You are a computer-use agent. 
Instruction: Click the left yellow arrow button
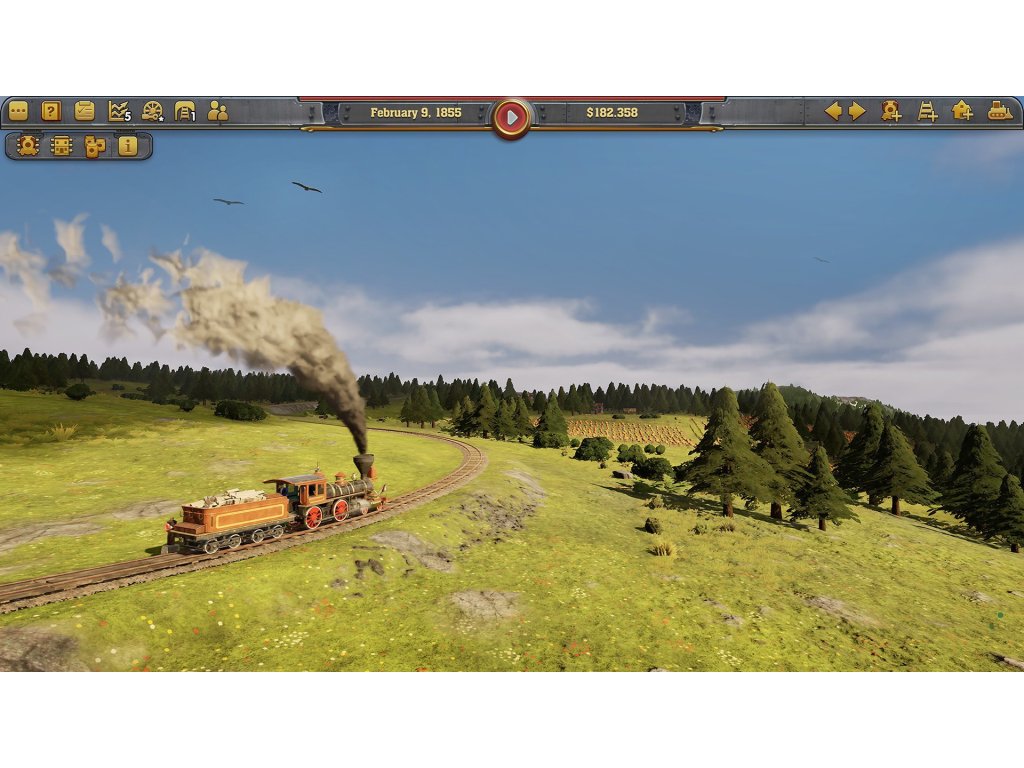(832, 111)
